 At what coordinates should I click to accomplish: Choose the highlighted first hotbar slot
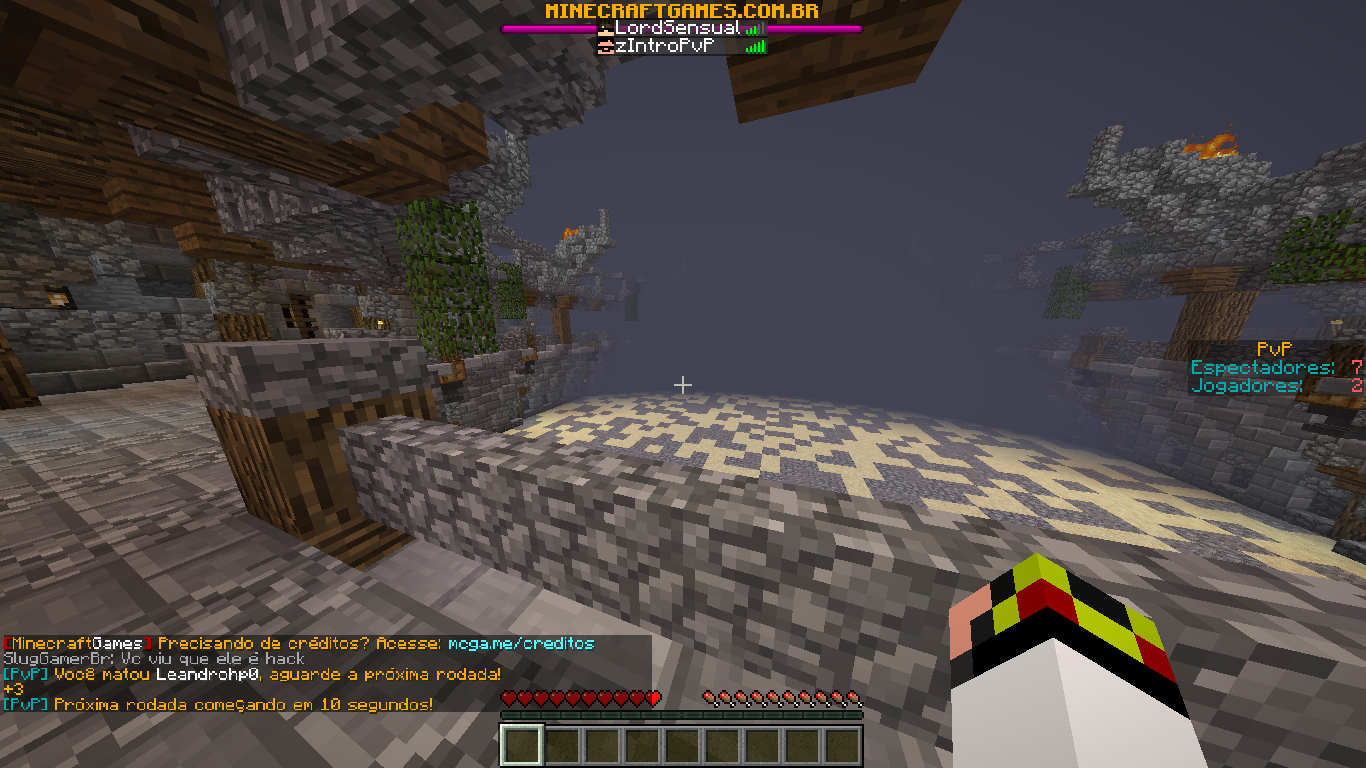pos(522,746)
